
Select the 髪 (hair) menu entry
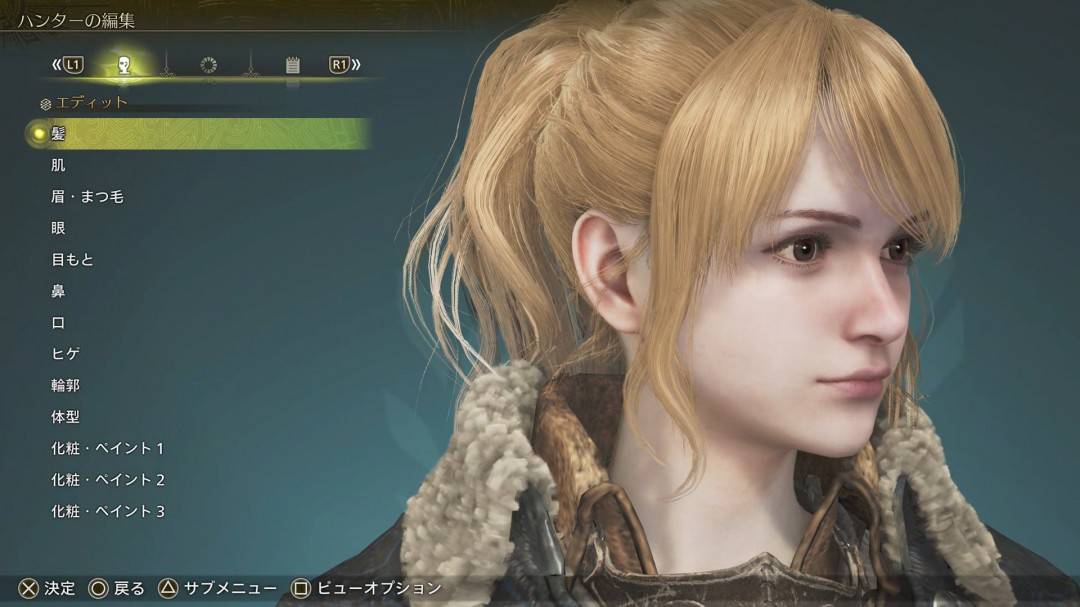58,133
